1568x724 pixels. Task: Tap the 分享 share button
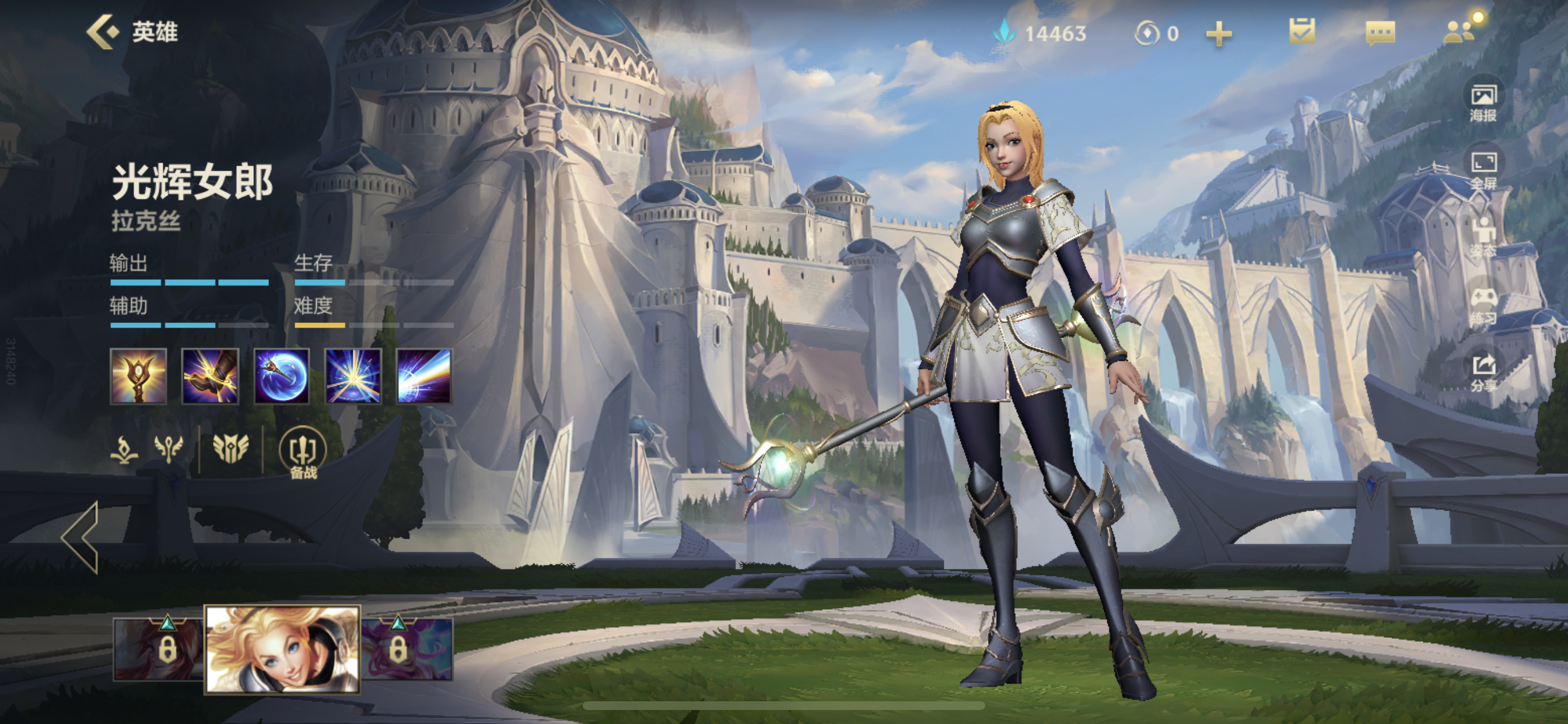pyautogui.click(x=1483, y=372)
